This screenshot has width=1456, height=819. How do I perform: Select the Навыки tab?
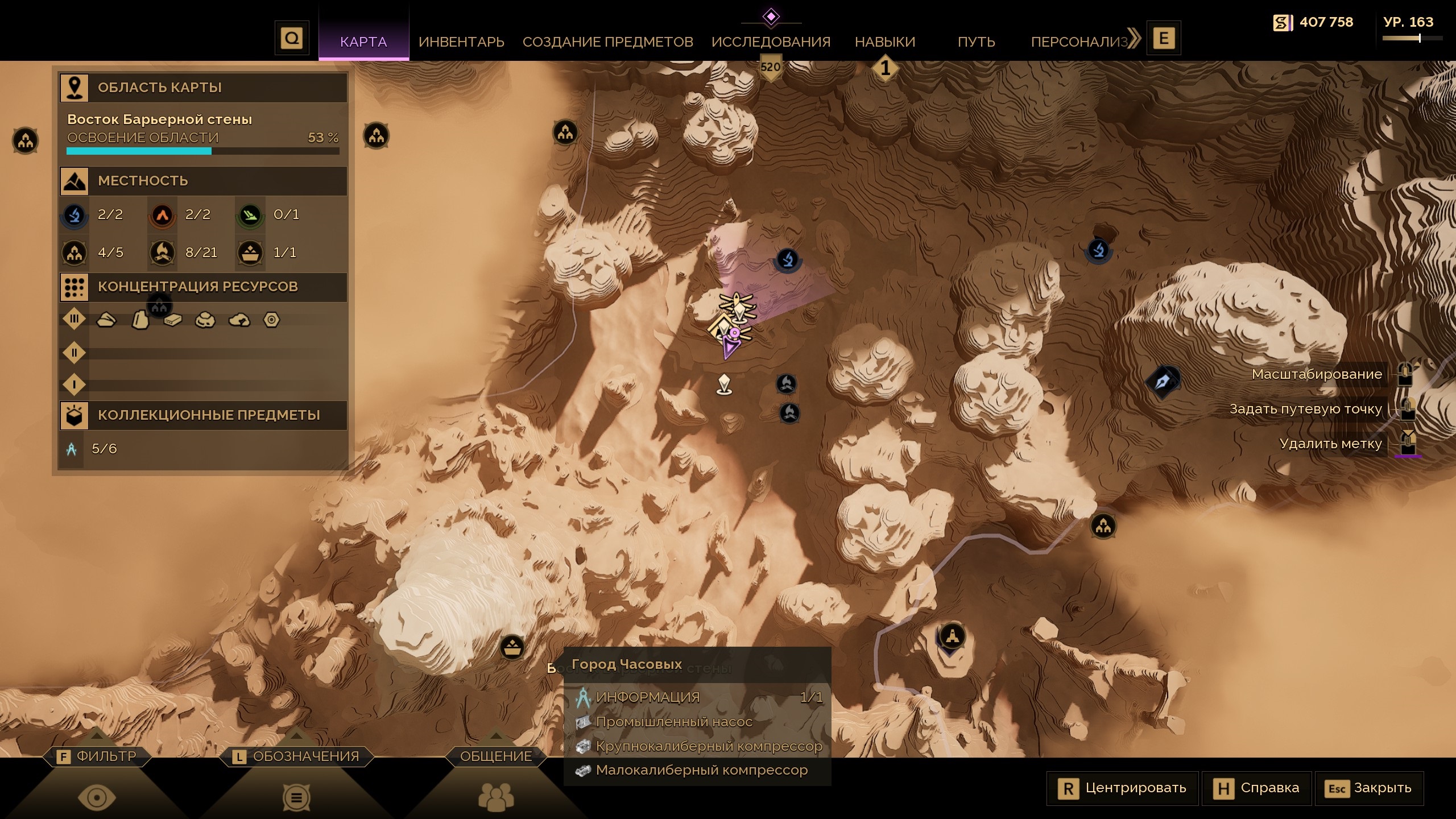coord(885,42)
